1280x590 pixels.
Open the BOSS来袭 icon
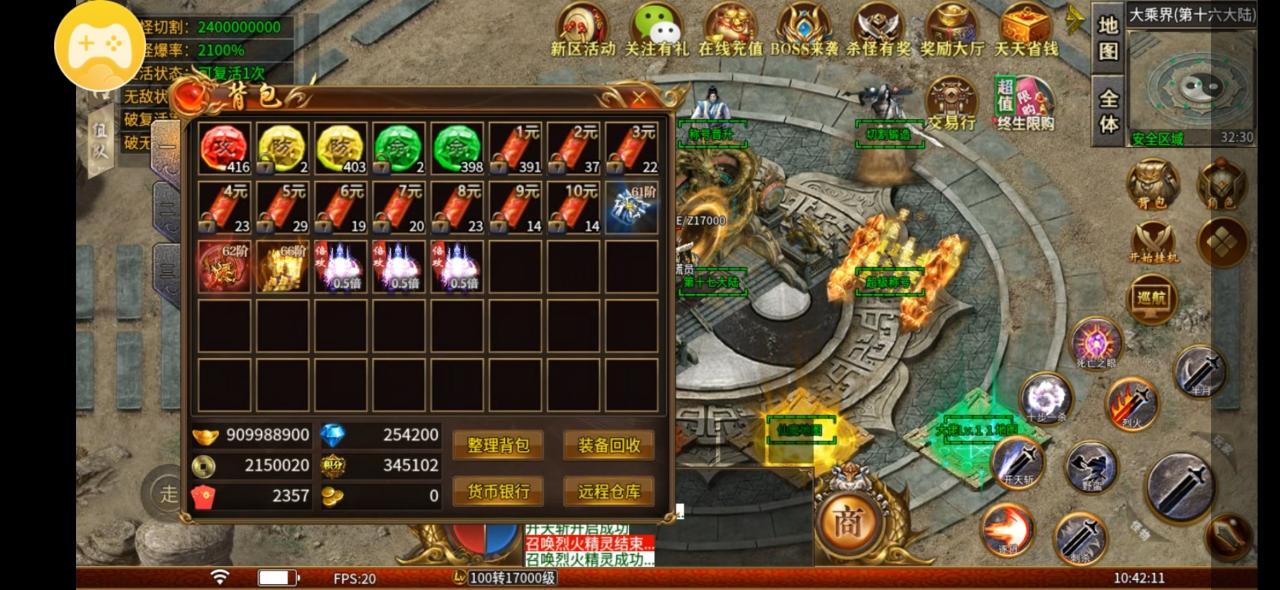(x=805, y=29)
